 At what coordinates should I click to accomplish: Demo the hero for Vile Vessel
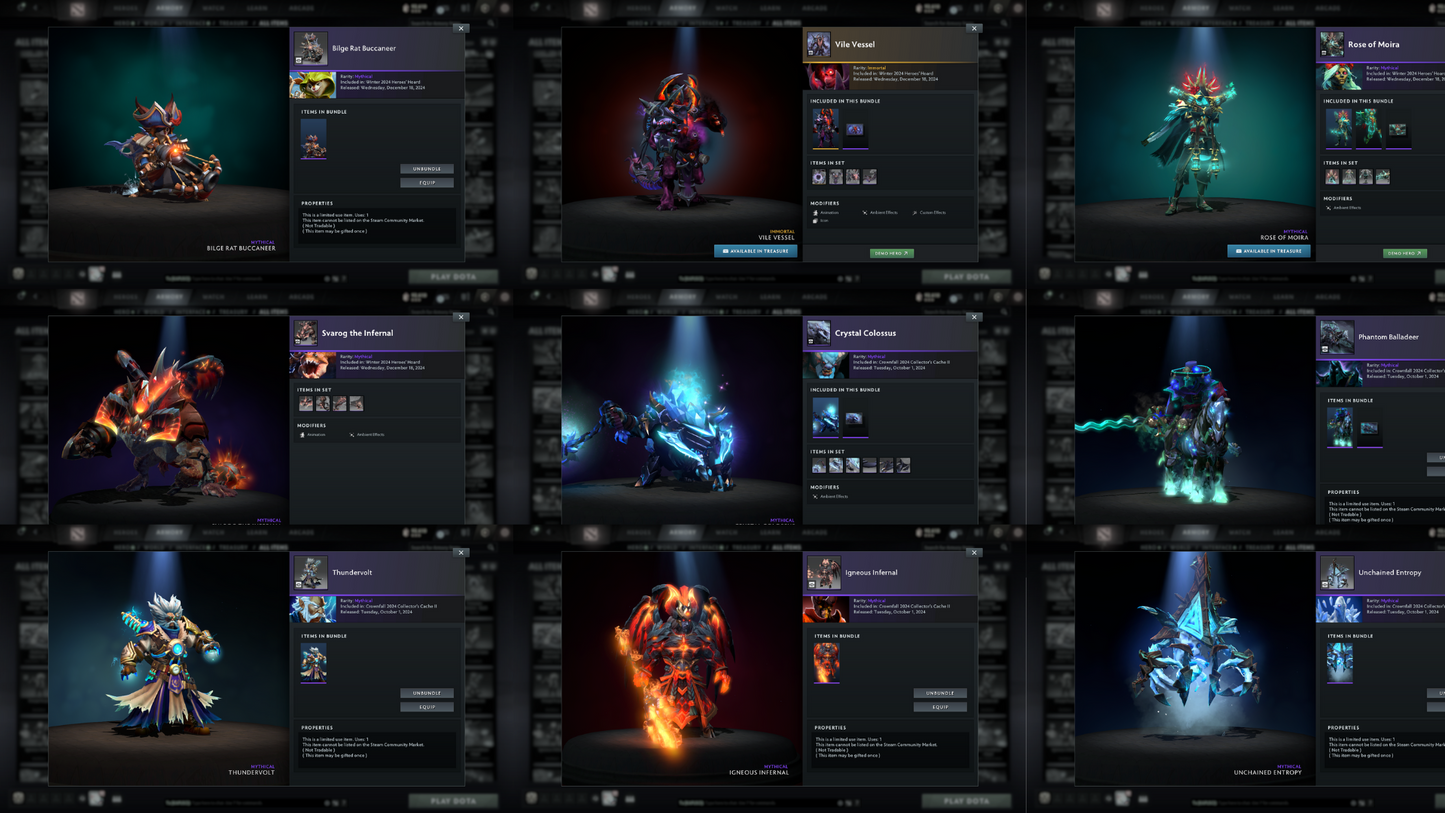click(x=891, y=253)
